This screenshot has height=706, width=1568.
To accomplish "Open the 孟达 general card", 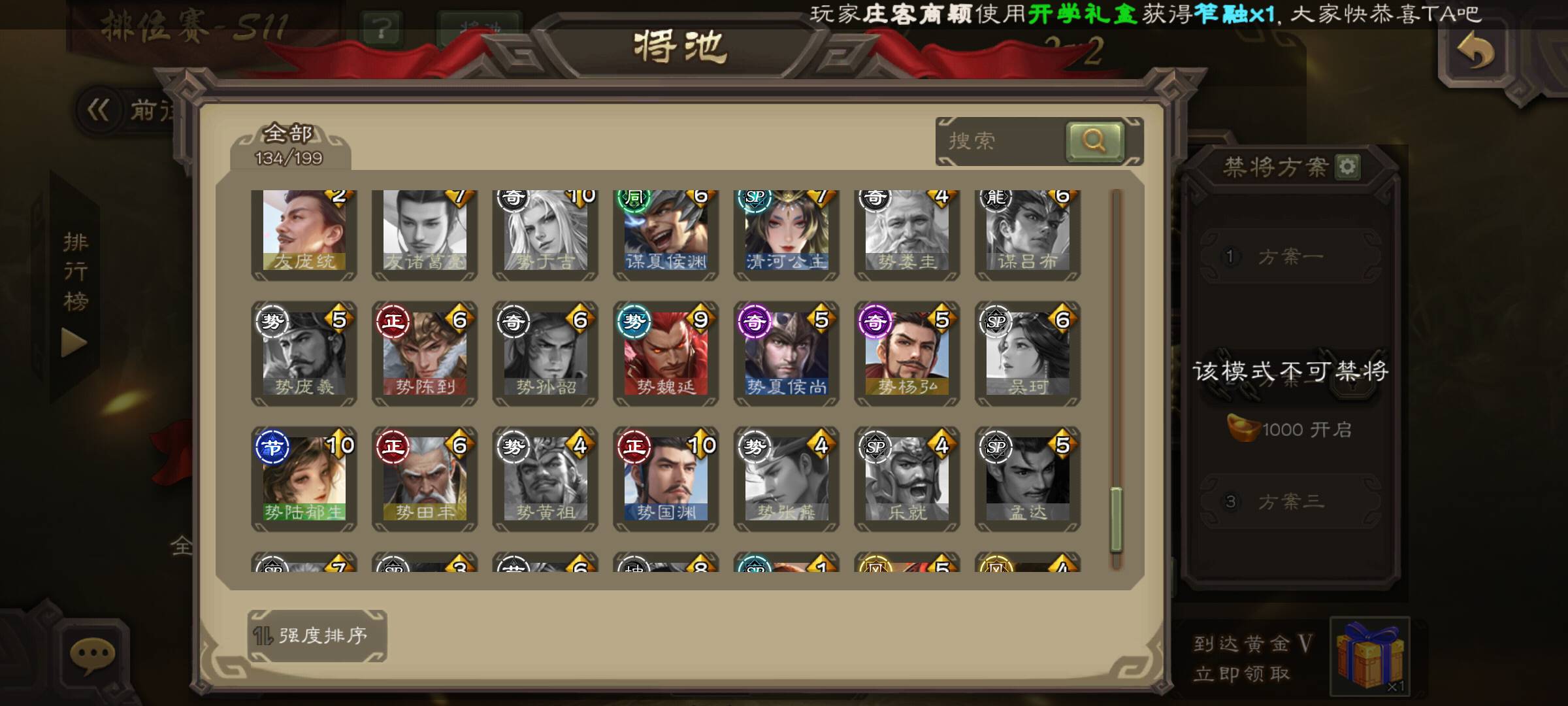I will (x=1028, y=479).
